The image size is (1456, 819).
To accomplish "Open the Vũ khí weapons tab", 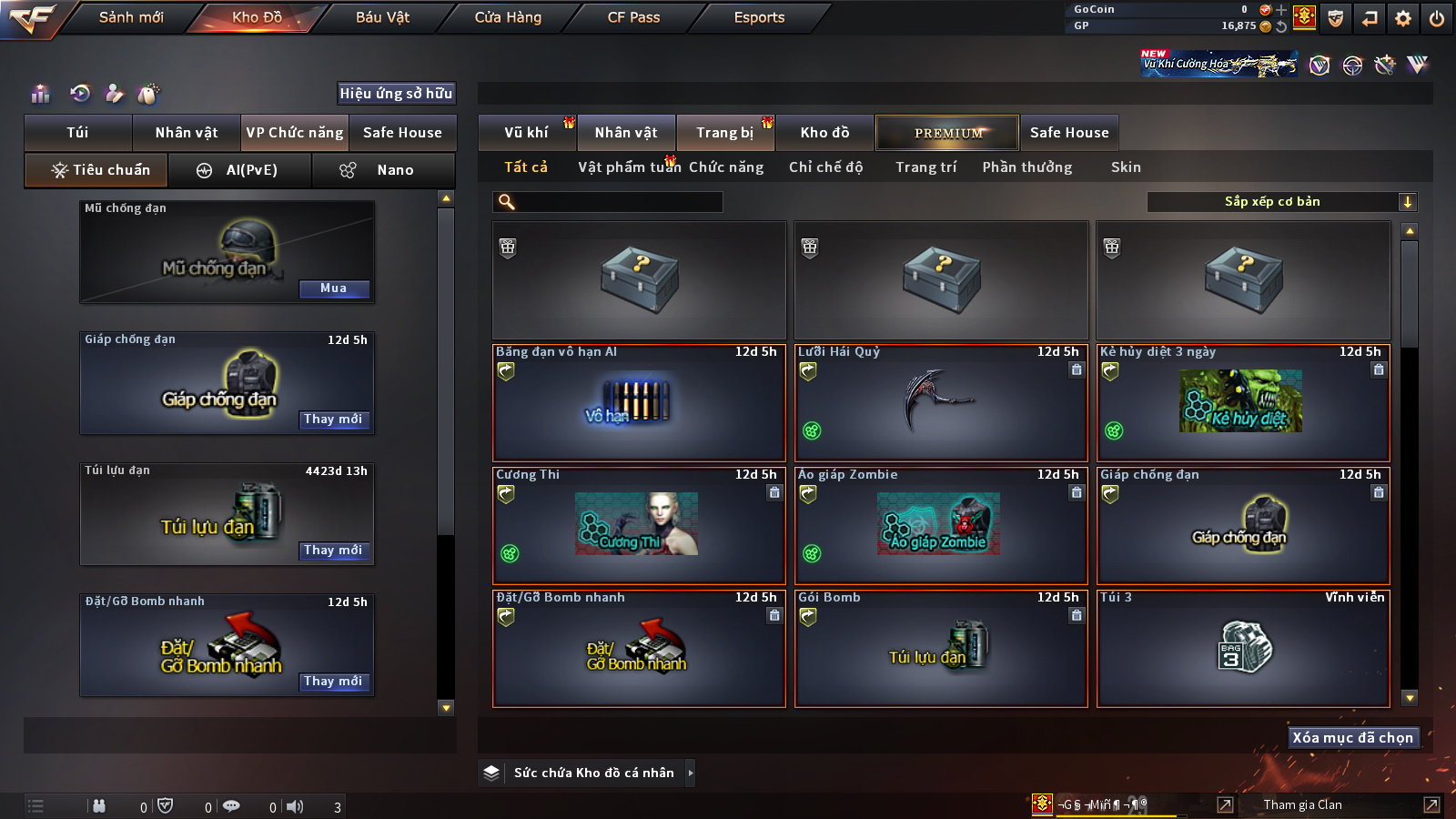I will pos(527,133).
